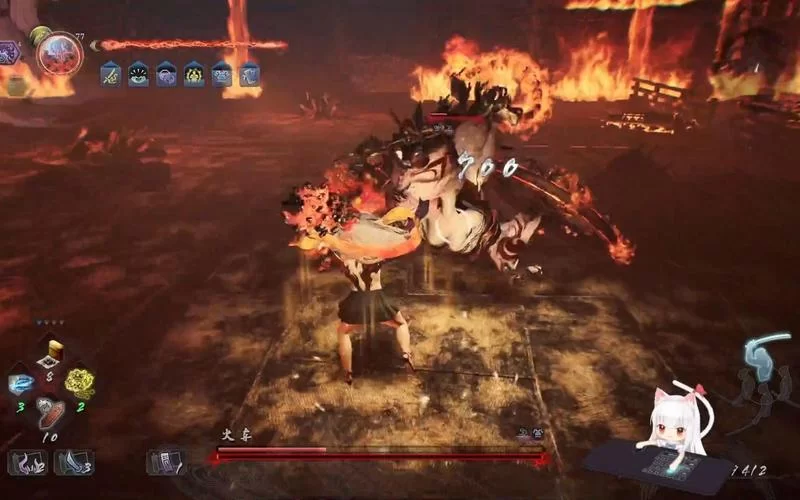The image size is (800, 500).
Task: Click the purple hexagon icon beside the portrait
Action: 9,53
